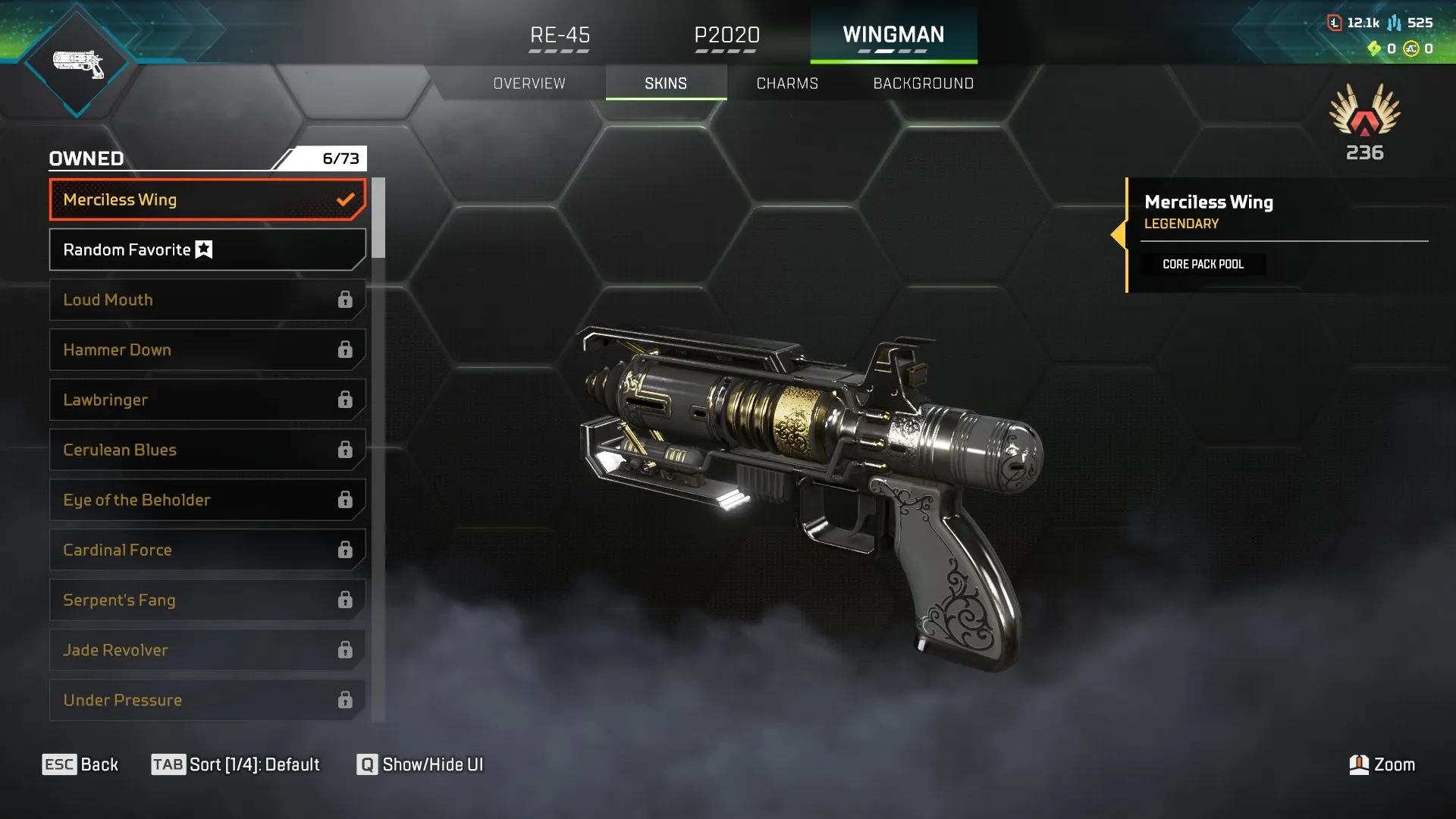The image size is (1456, 819).
Task: Click the Apex Coins icon
Action: [x=1411, y=49]
